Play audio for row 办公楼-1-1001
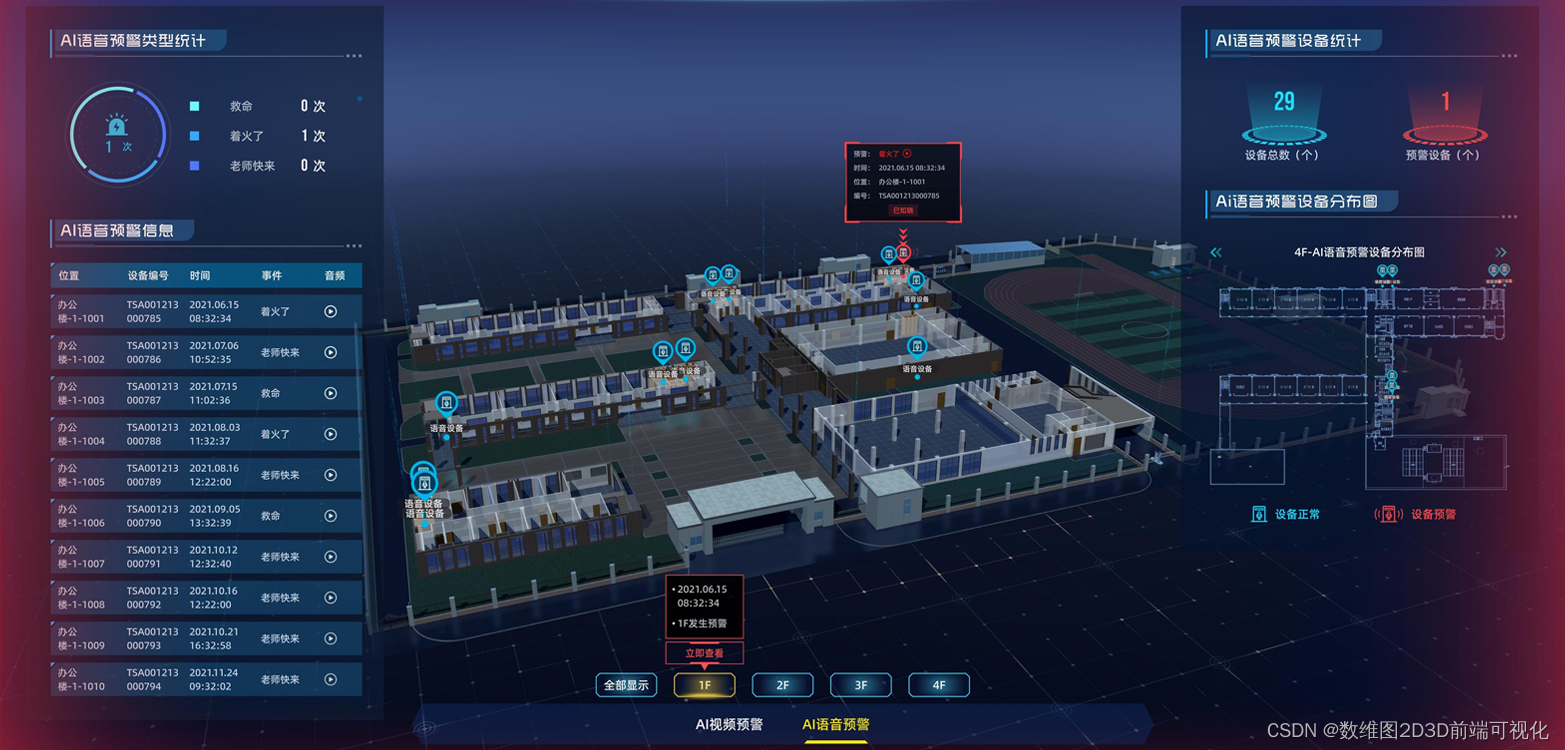 pyautogui.click(x=331, y=311)
